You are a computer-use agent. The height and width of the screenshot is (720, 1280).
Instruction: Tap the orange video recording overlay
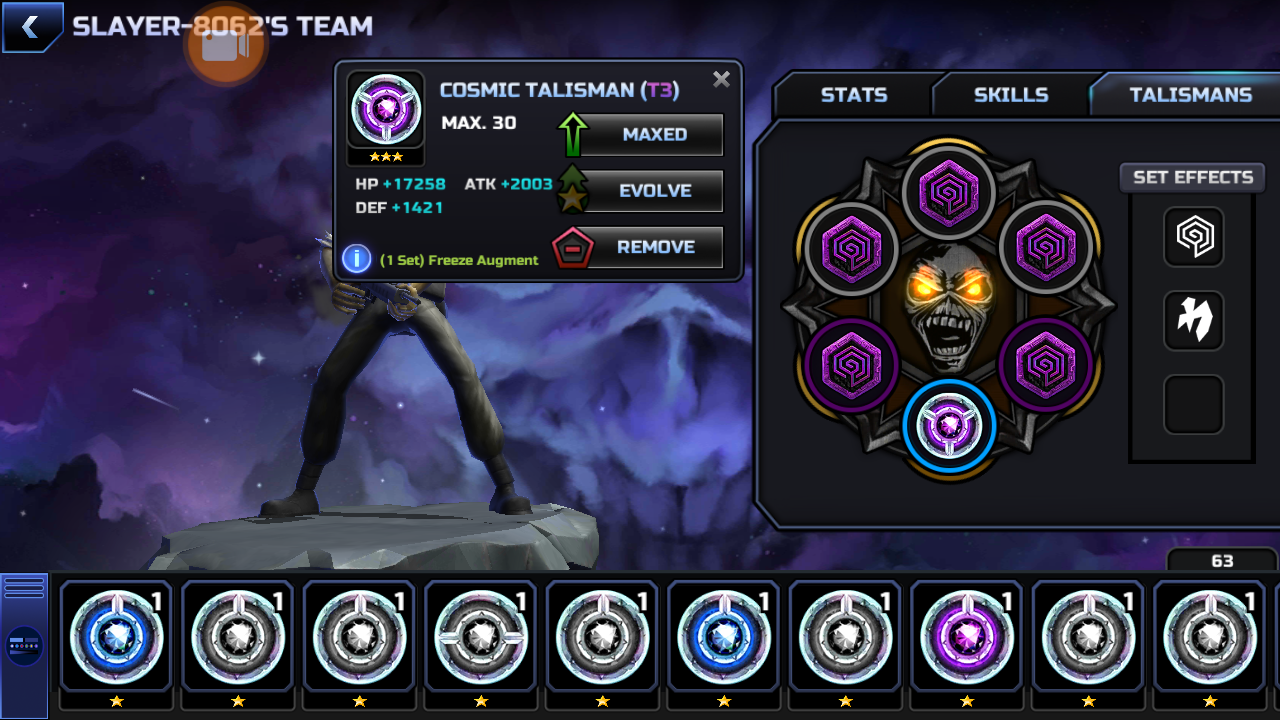point(225,43)
